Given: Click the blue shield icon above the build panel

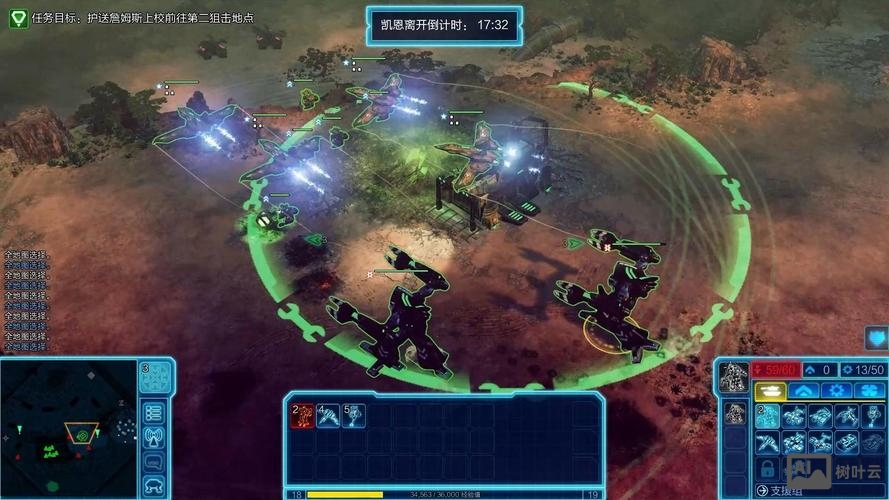Looking at the screenshot, I should 876,338.
